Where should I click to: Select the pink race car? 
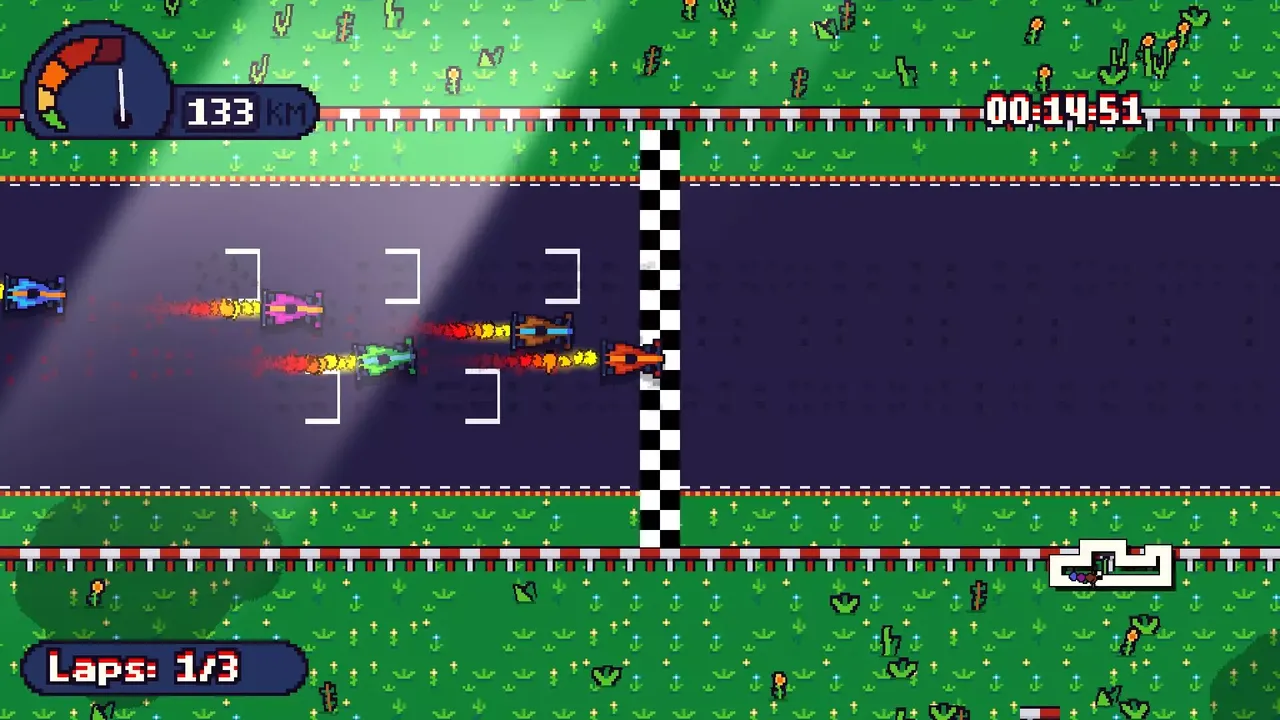293,307
